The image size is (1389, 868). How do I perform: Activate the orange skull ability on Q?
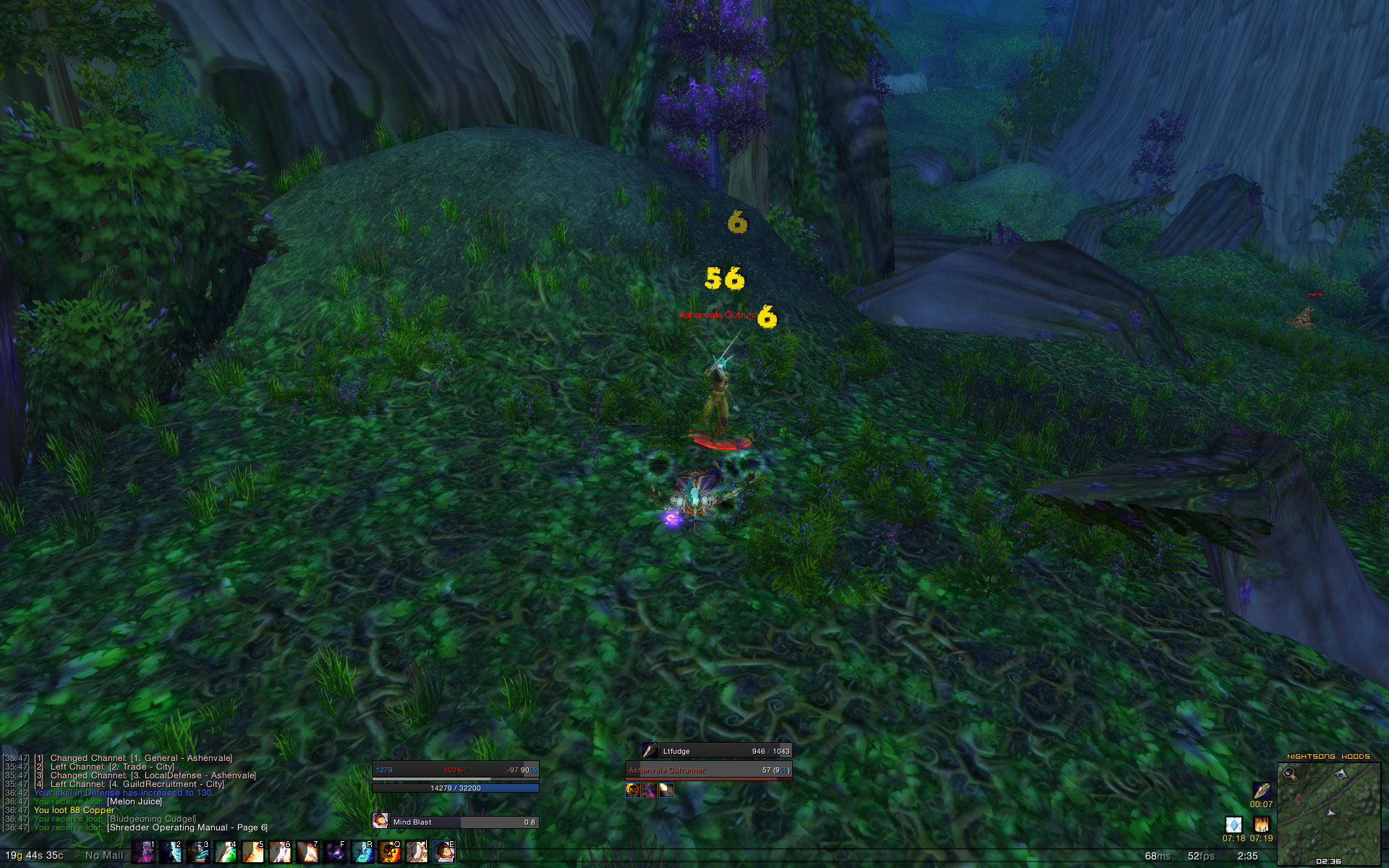tap(390, 852)
